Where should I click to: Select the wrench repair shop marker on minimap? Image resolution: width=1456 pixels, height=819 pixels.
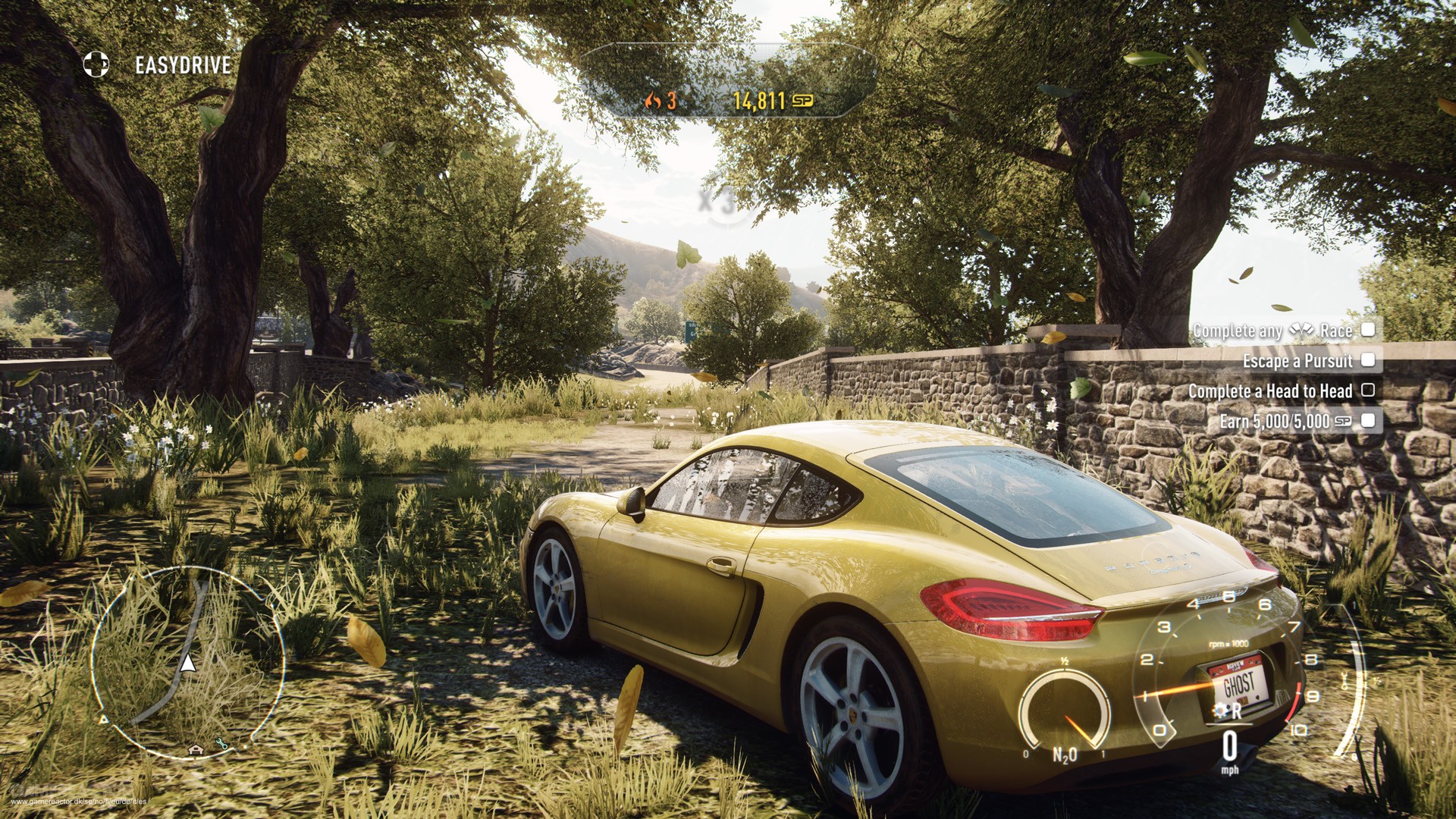click(221, 745)
